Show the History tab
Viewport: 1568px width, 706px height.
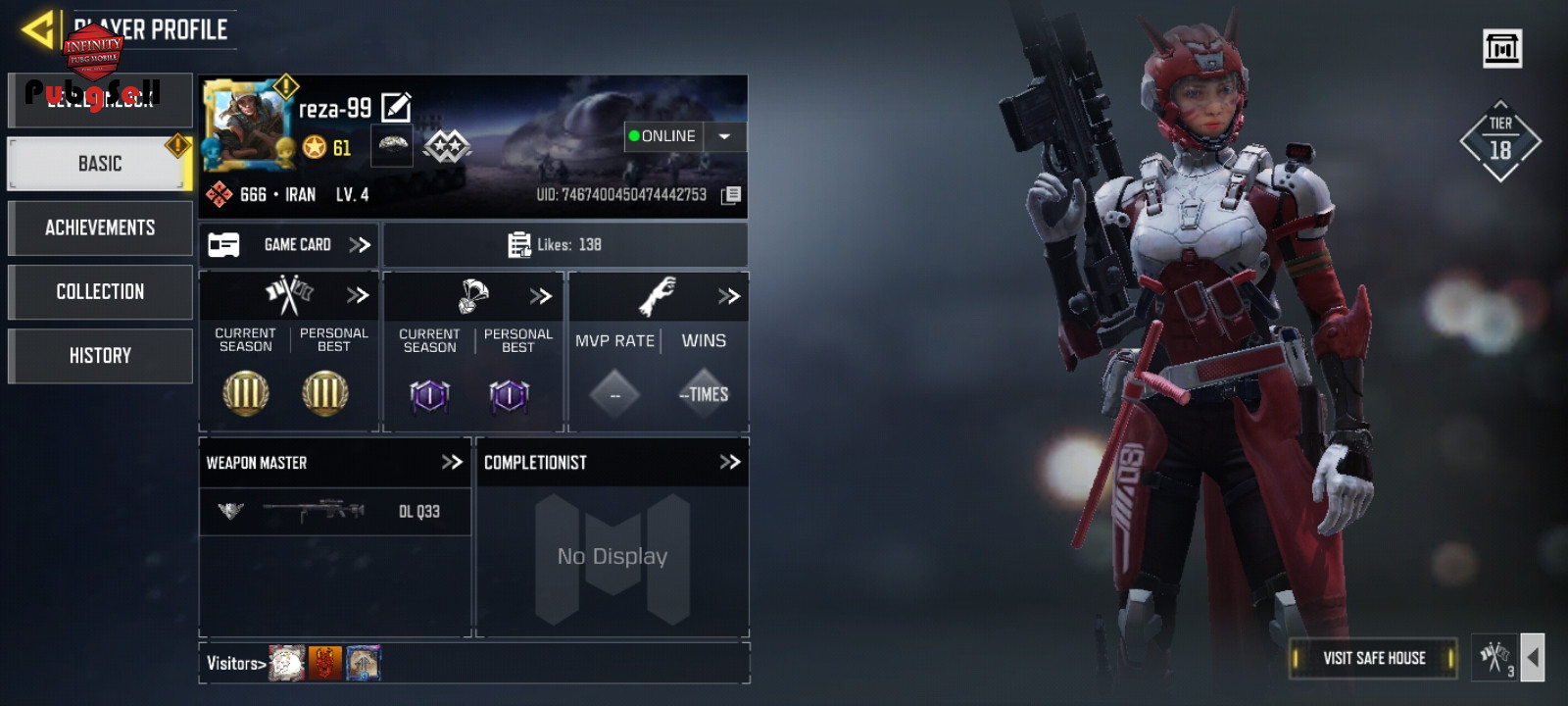click(x=99, y=355)
